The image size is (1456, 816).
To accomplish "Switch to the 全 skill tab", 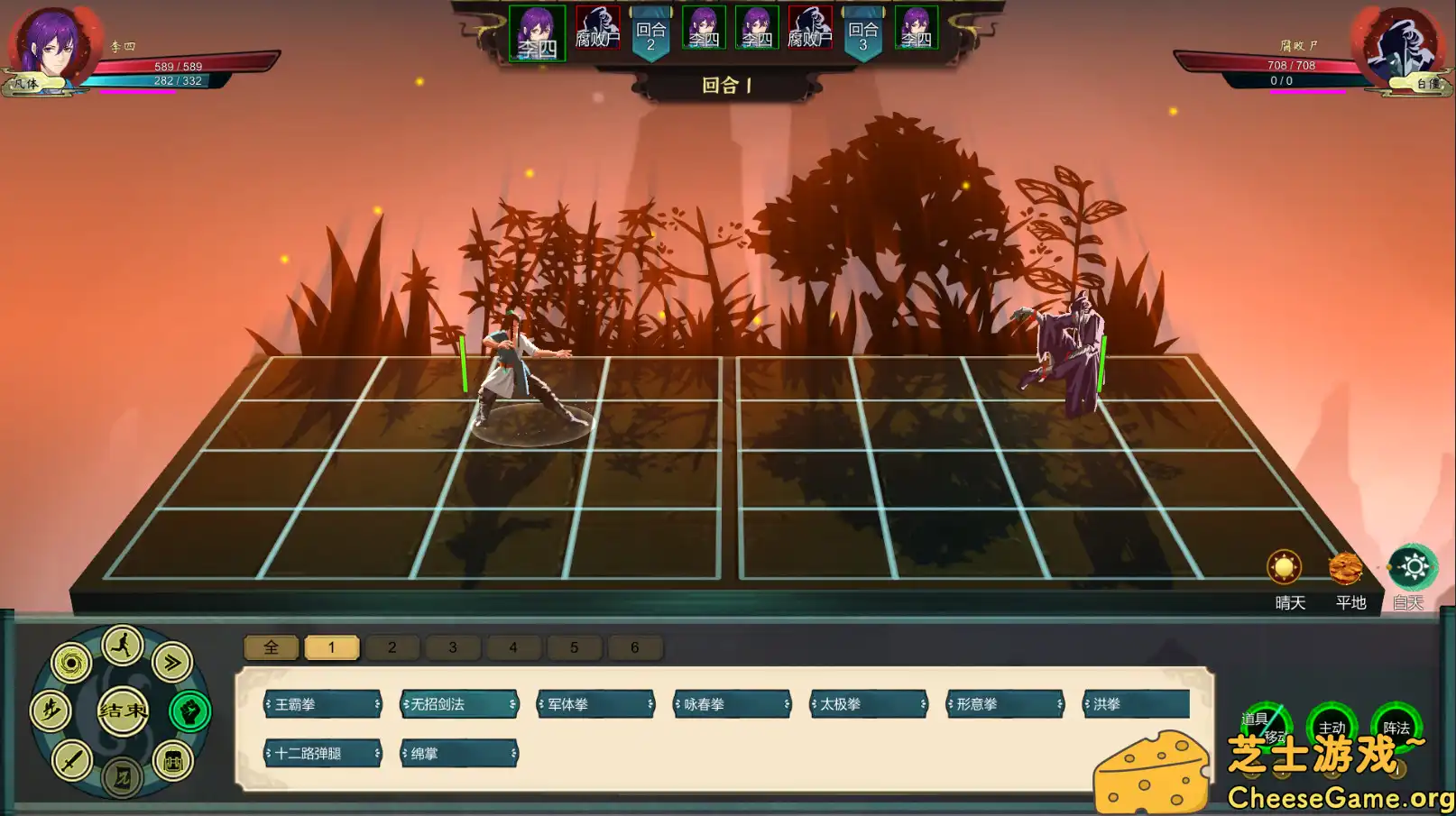I will [271, 647].
